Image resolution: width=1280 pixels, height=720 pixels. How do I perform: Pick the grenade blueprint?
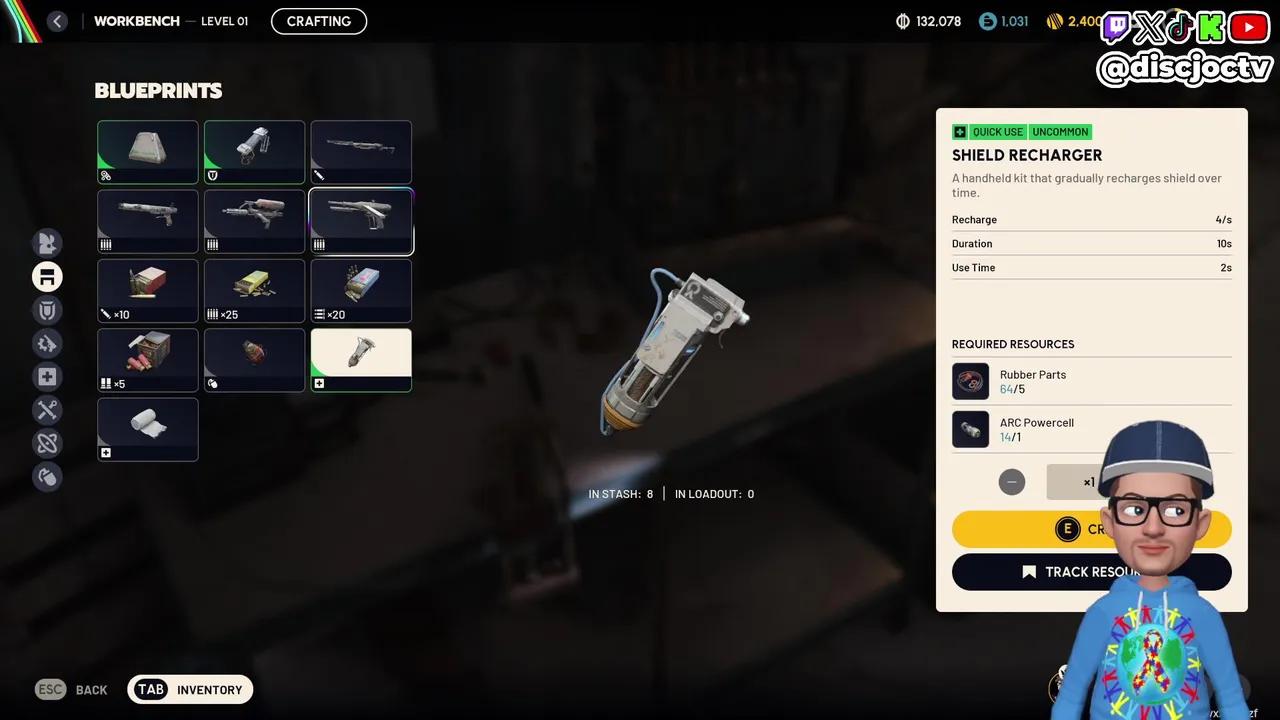coord(254,360)
